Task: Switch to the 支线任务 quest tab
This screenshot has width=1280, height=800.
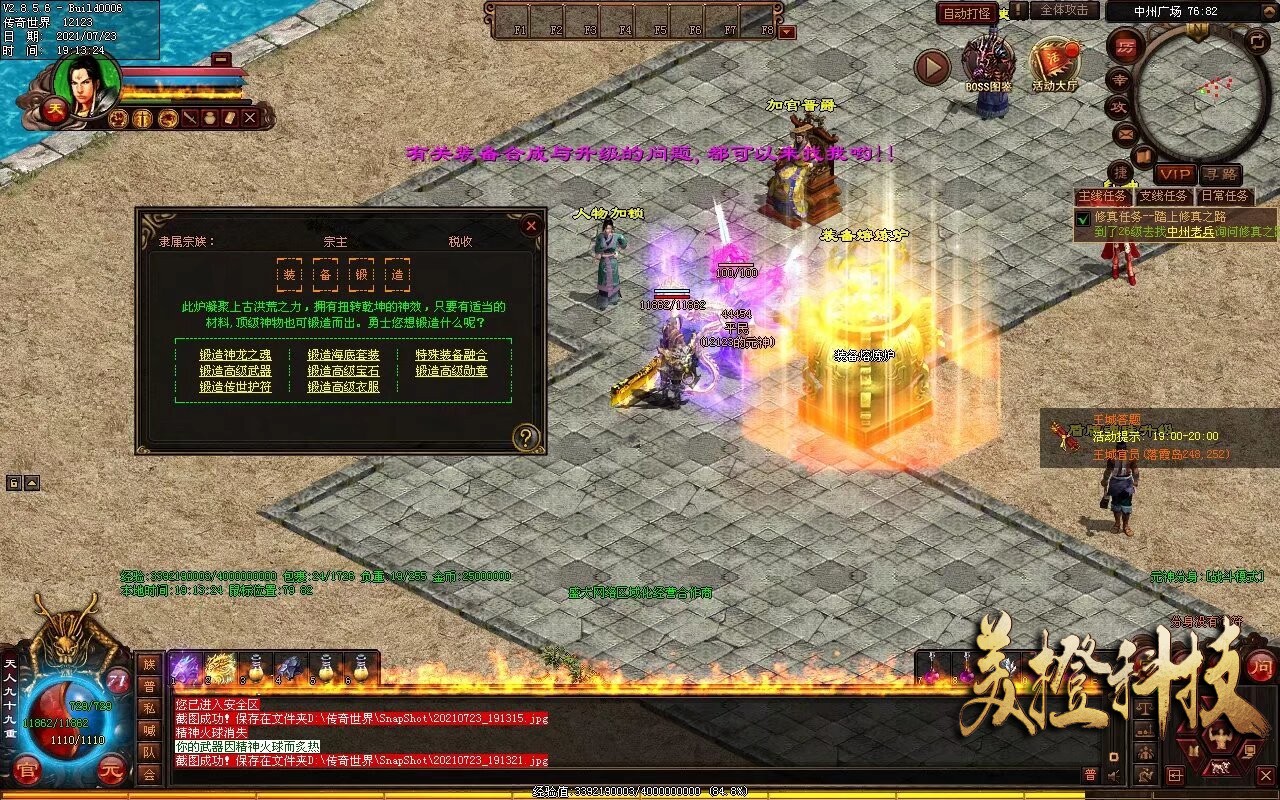Action: coord(1164,196)
